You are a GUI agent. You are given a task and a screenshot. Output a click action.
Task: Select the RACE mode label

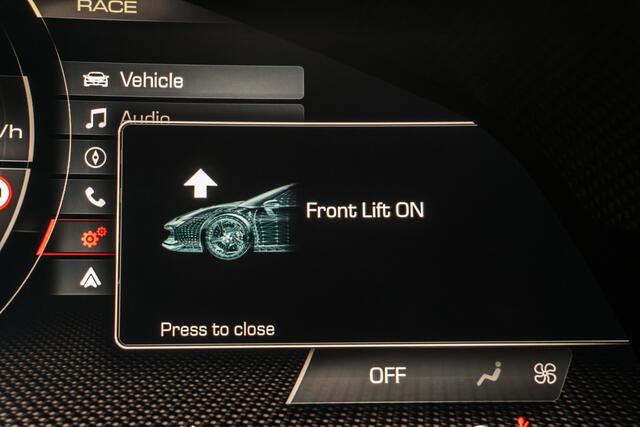tap(107, 7)
